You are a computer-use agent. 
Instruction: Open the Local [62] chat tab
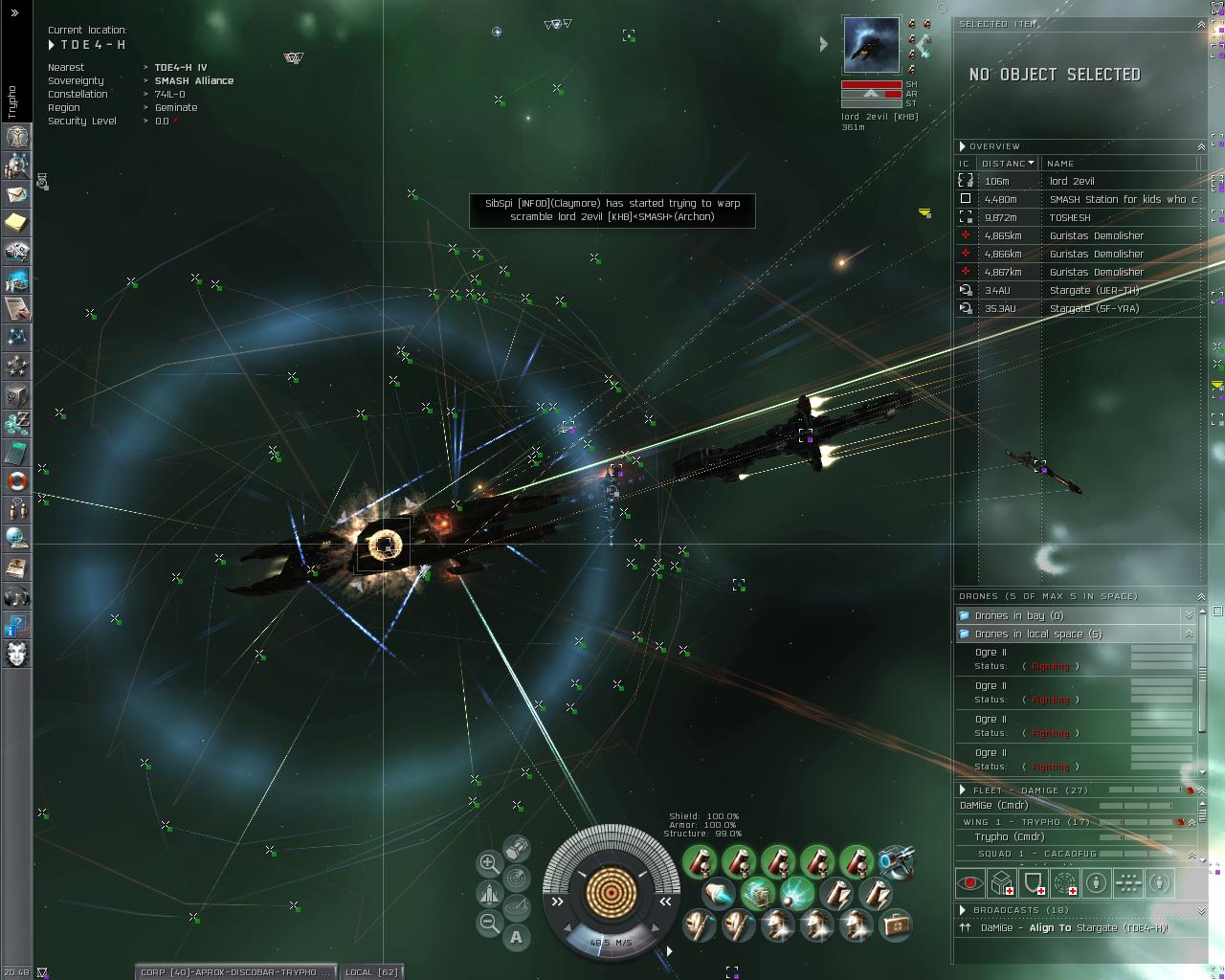click(x=371, y=971)
